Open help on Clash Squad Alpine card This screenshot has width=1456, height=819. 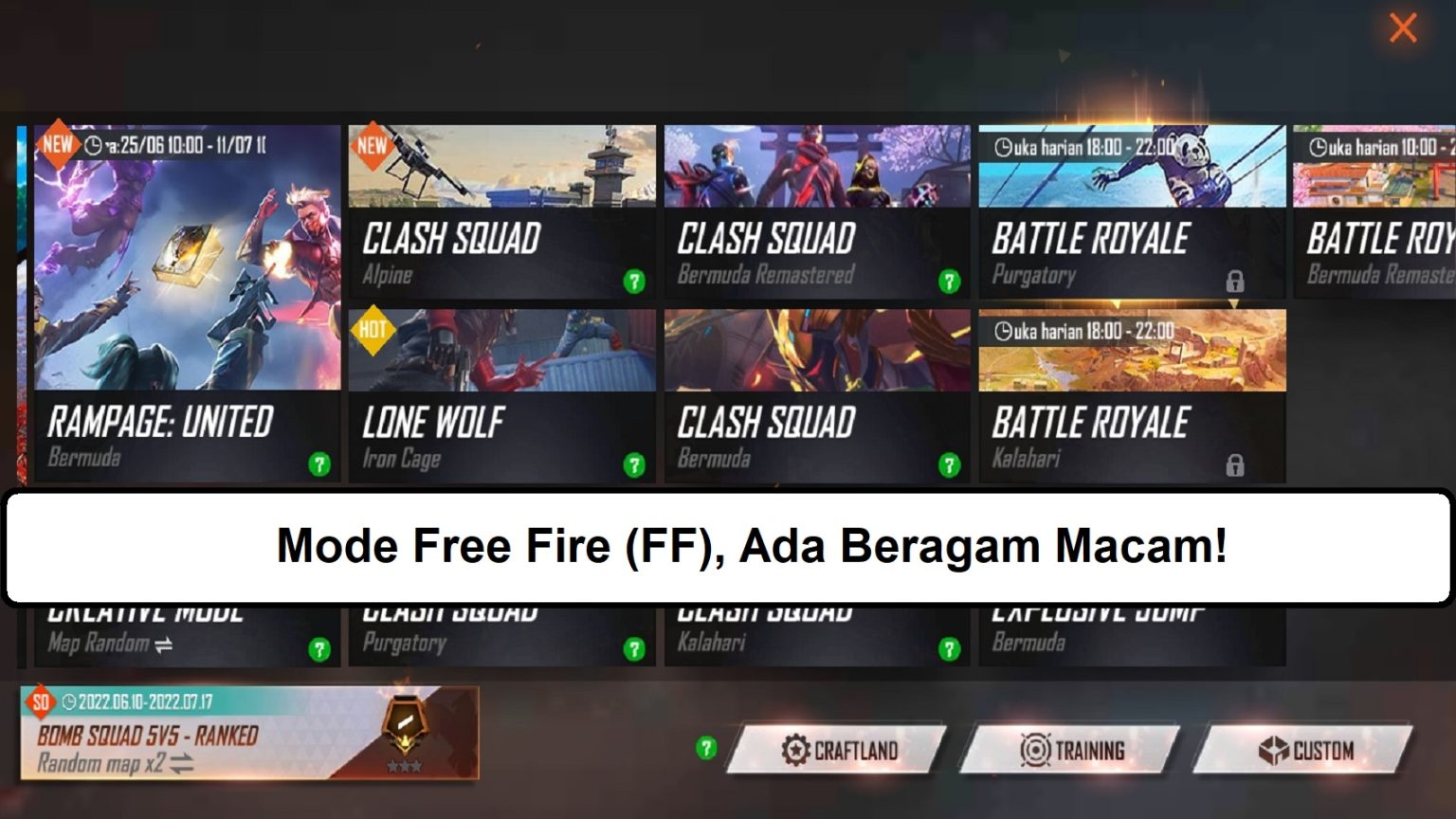click(x=633, y=280)
